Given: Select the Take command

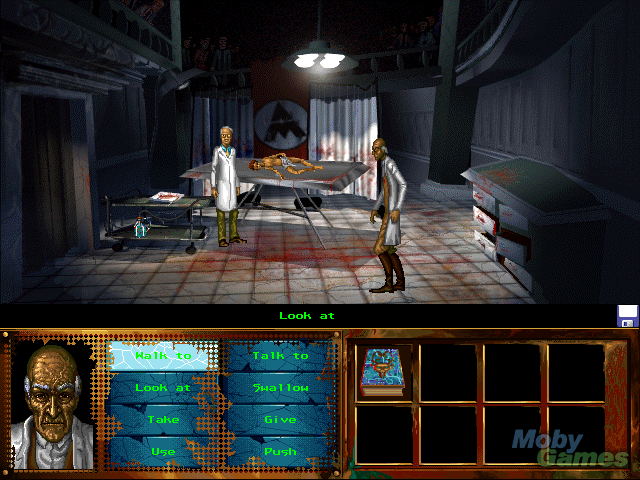Looking at the screenshot, I should [163, 420].
